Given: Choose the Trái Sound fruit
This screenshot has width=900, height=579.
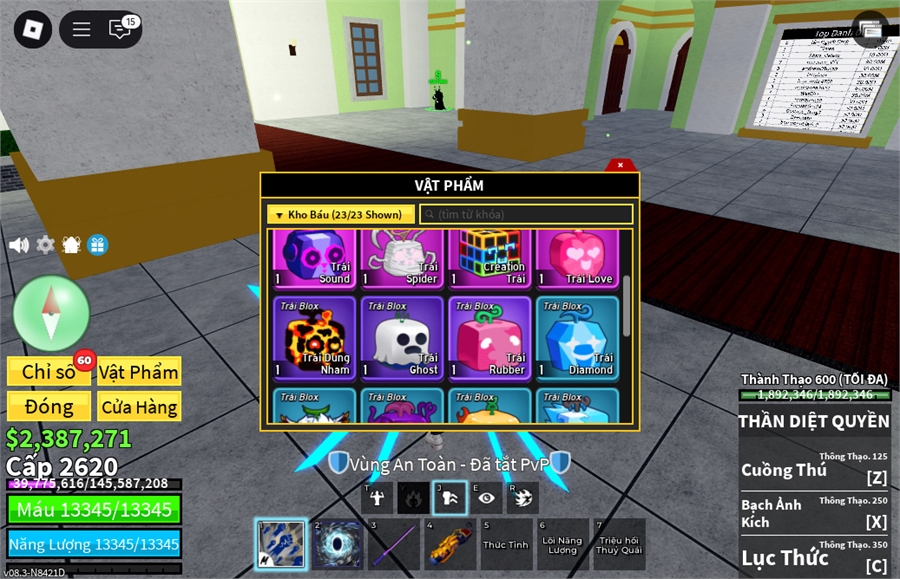Looking at the screenshot, I should click(314, 258).
